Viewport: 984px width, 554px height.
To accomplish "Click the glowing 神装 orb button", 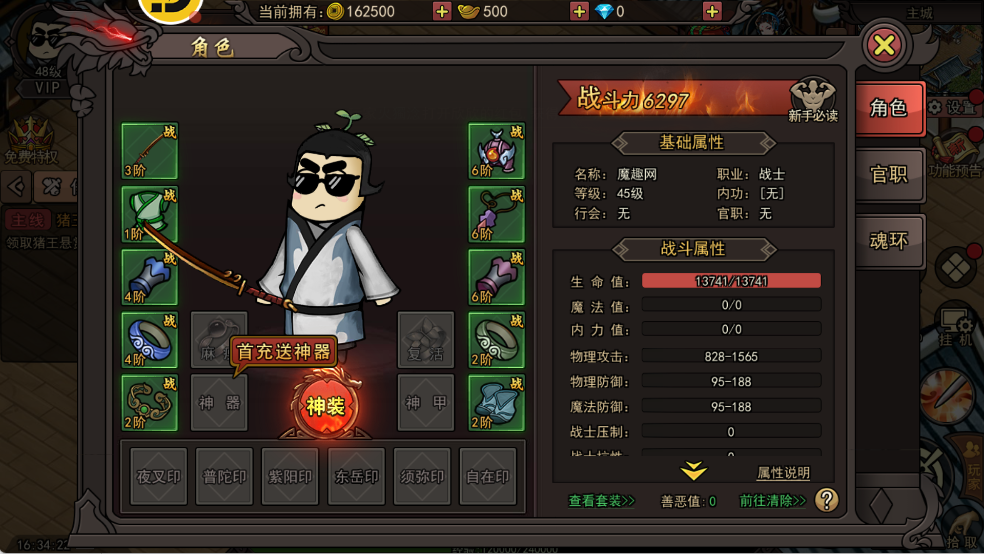I will click(x=324, y=406).
